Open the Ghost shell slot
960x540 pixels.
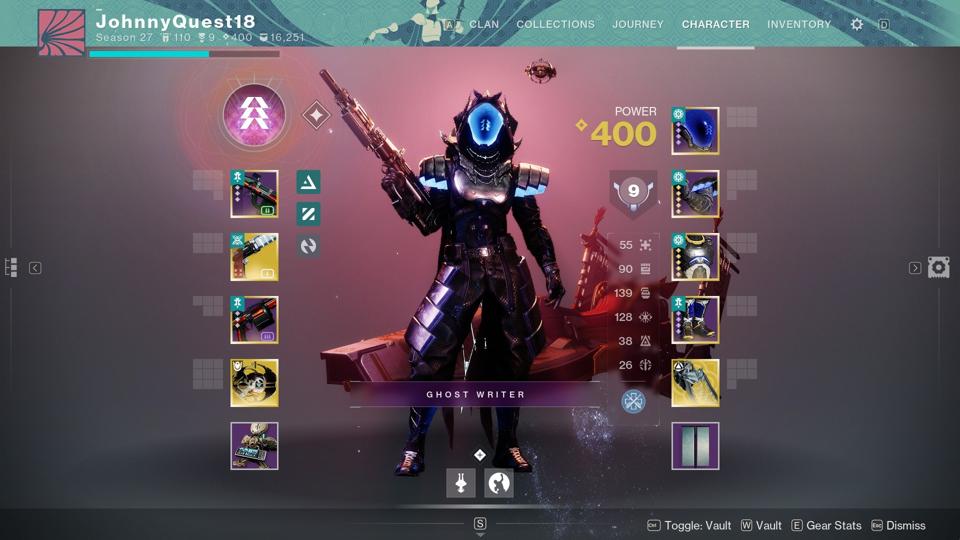click(254, 383)
